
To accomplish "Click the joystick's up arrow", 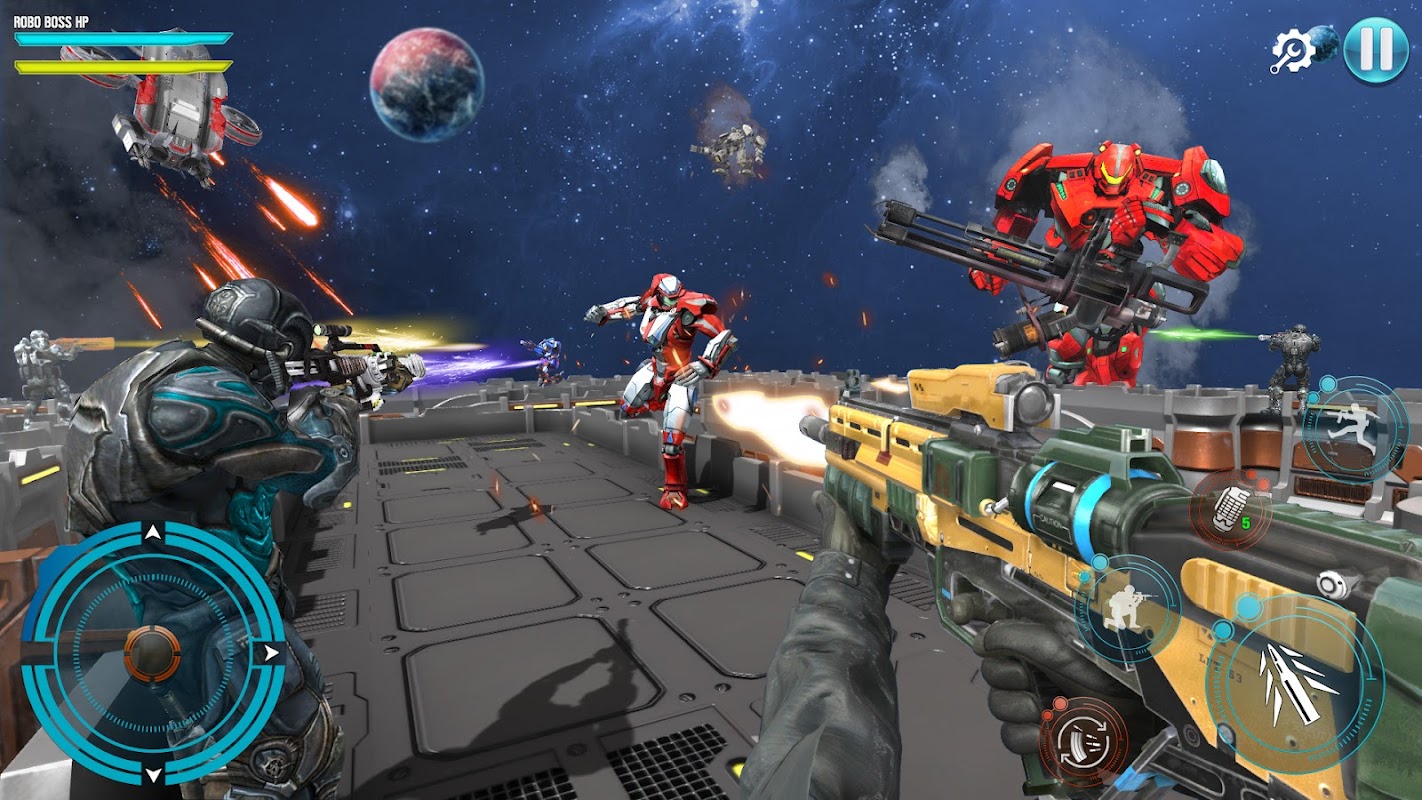I will tap(152, 533).
